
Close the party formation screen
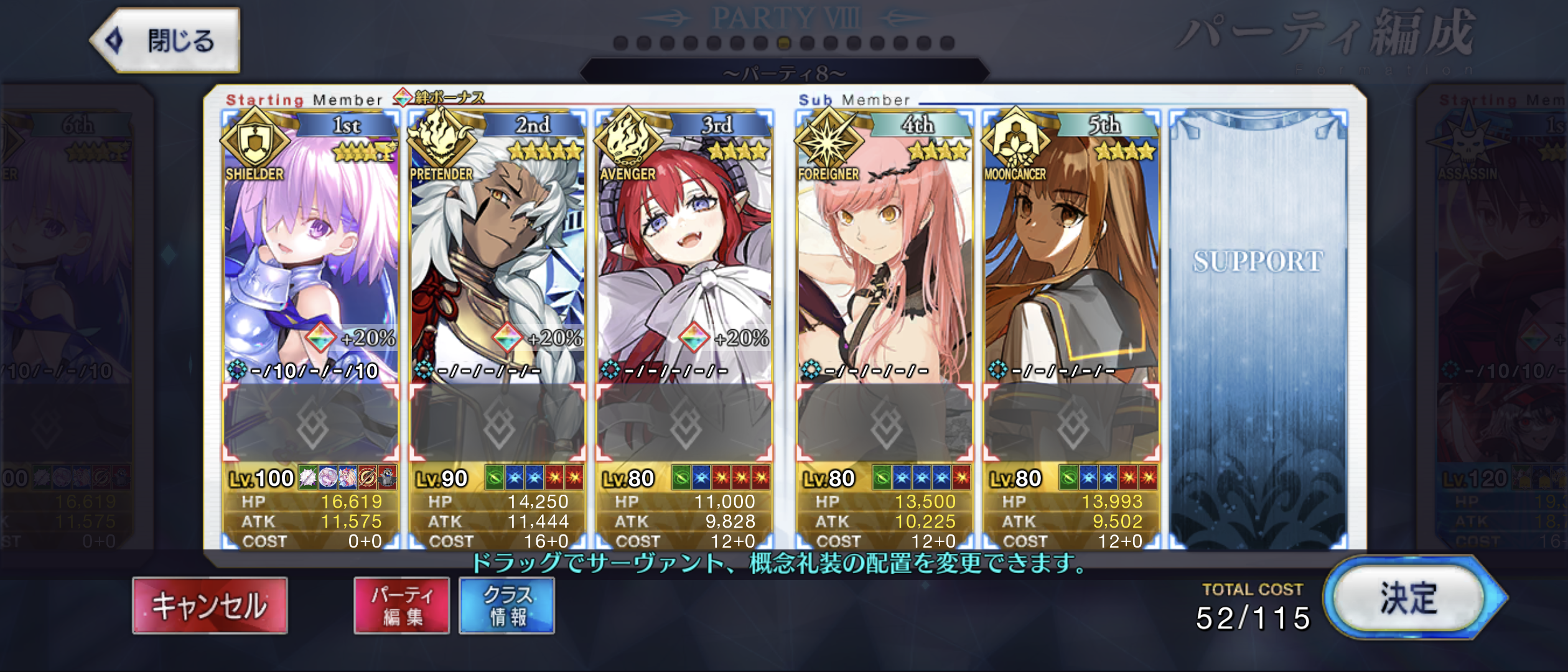166,40
